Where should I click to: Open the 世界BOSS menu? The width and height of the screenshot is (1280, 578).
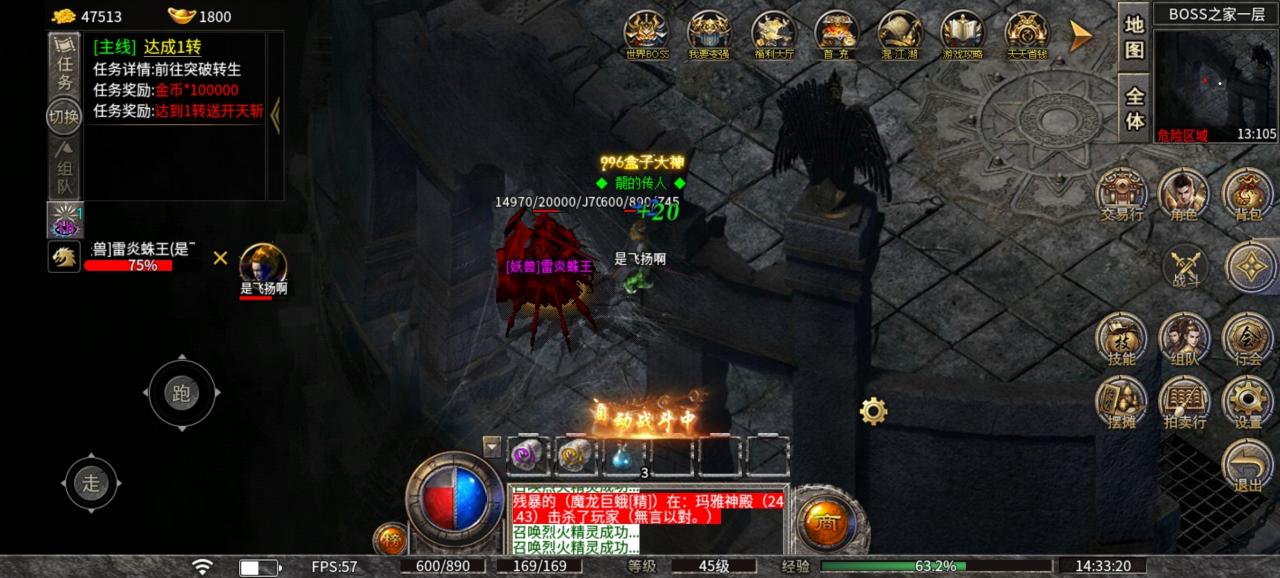(x=646, y=33)
